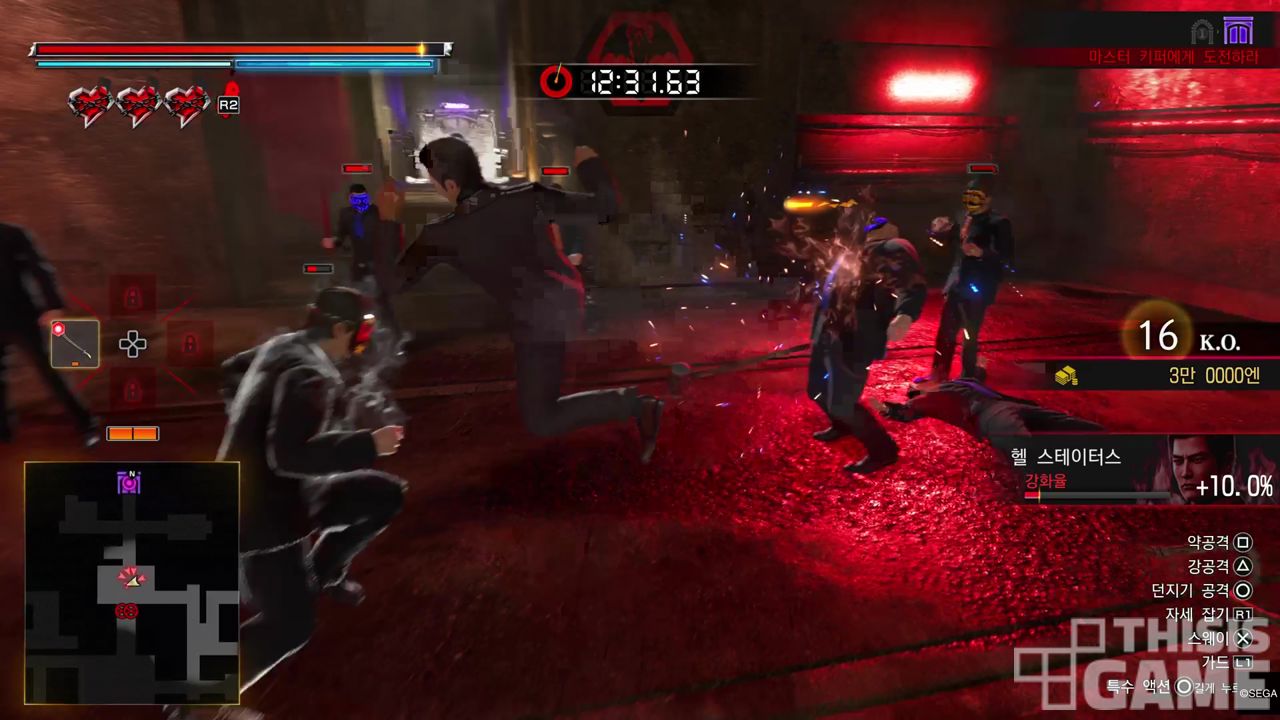Image resolution: width=1280 pixels, height=720 pixels.
Task: Click the purple gate marker on the minimap
Action: [x=129, y=483]
